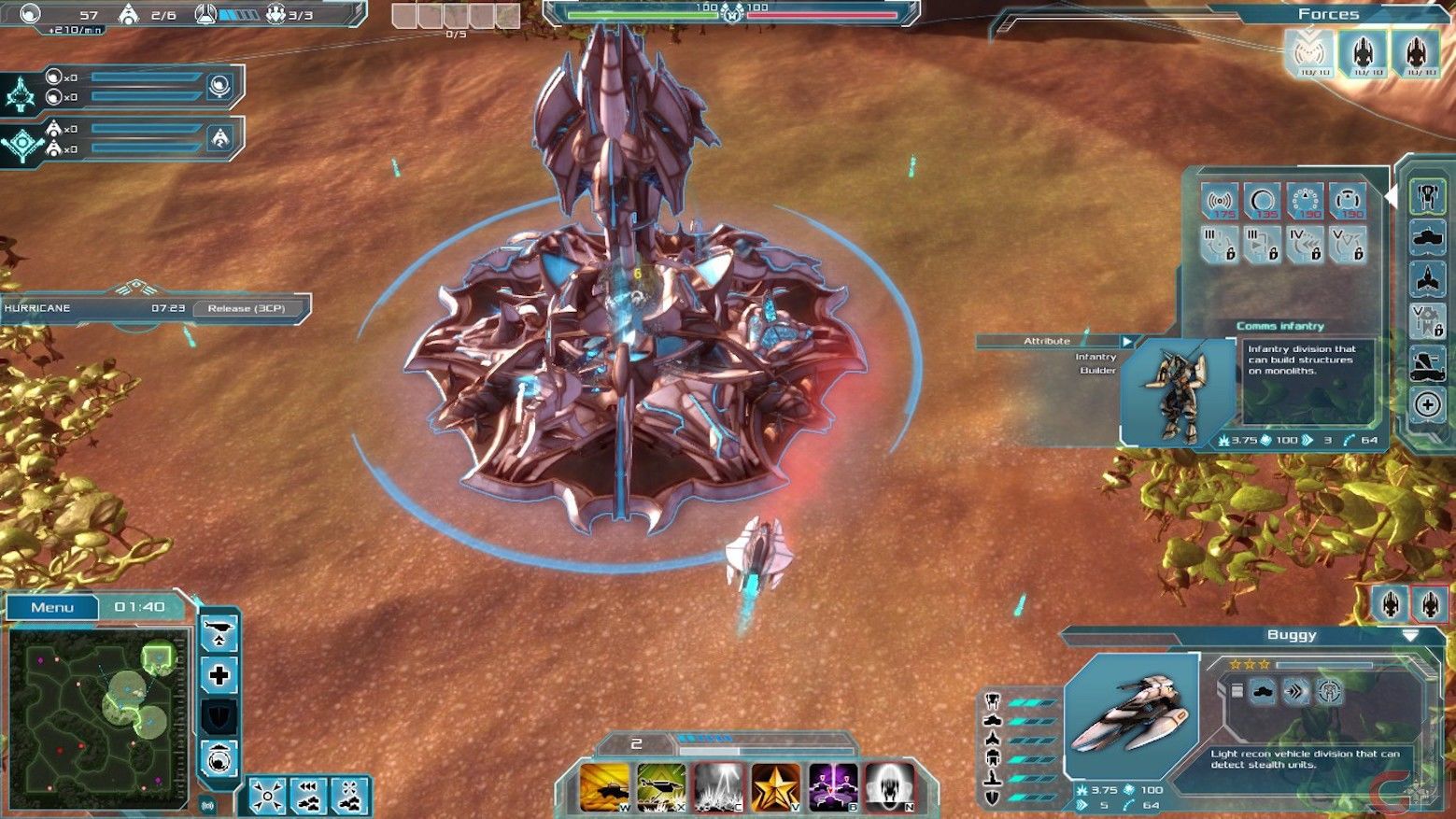Open the Menu button above the minimap
The image size is (1456, 819).
coord(52,608)
